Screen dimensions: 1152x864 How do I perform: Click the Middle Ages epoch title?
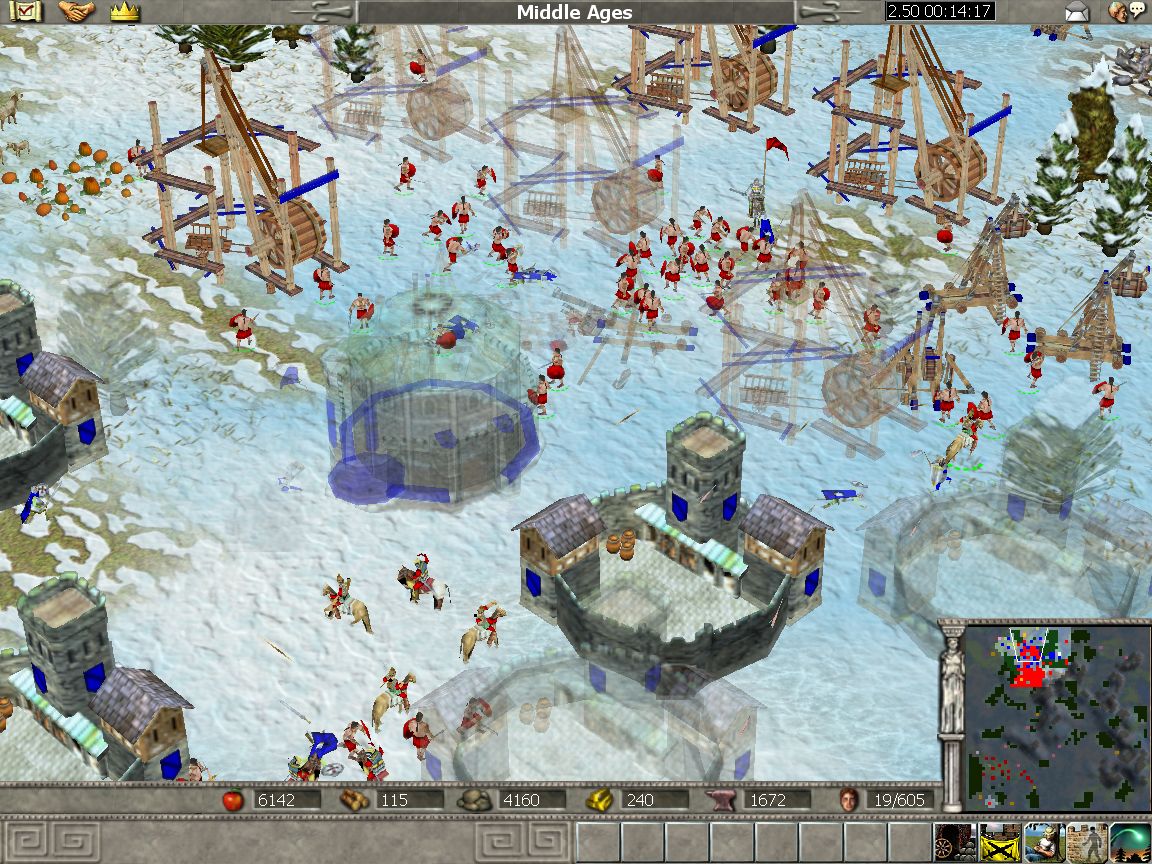pyautogui.click(x=574, y=12)
